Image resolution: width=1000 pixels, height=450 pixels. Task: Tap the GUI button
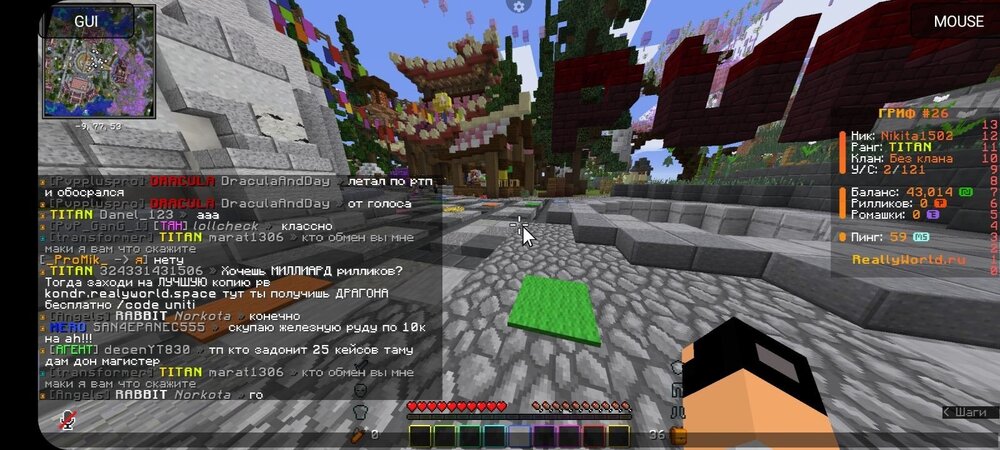pos(84,20)
